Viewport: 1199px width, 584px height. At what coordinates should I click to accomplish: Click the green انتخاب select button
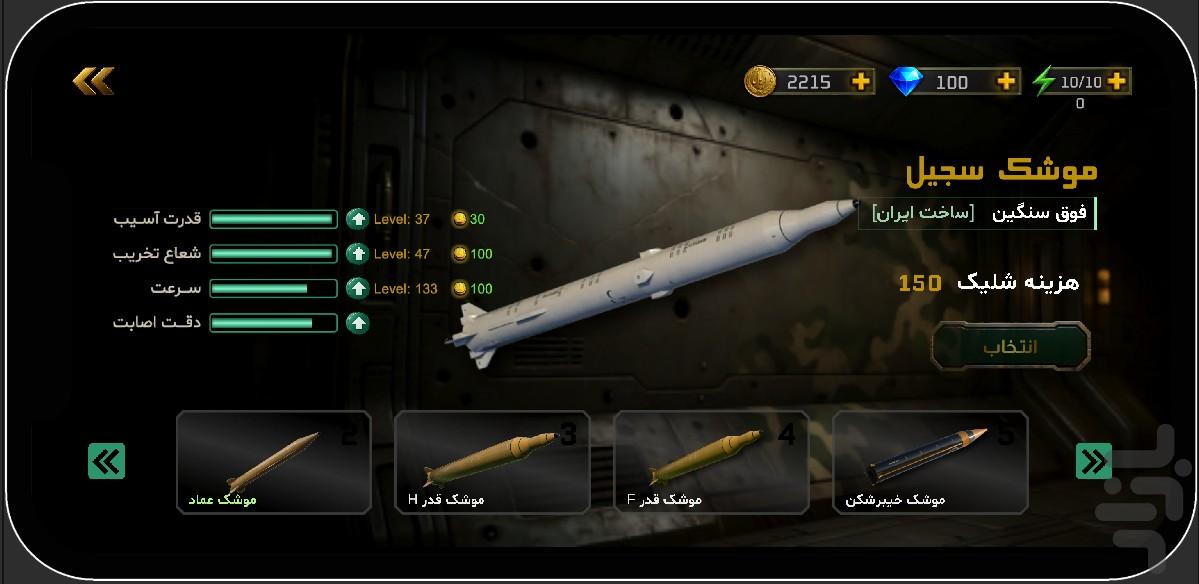coord(1010,347)
